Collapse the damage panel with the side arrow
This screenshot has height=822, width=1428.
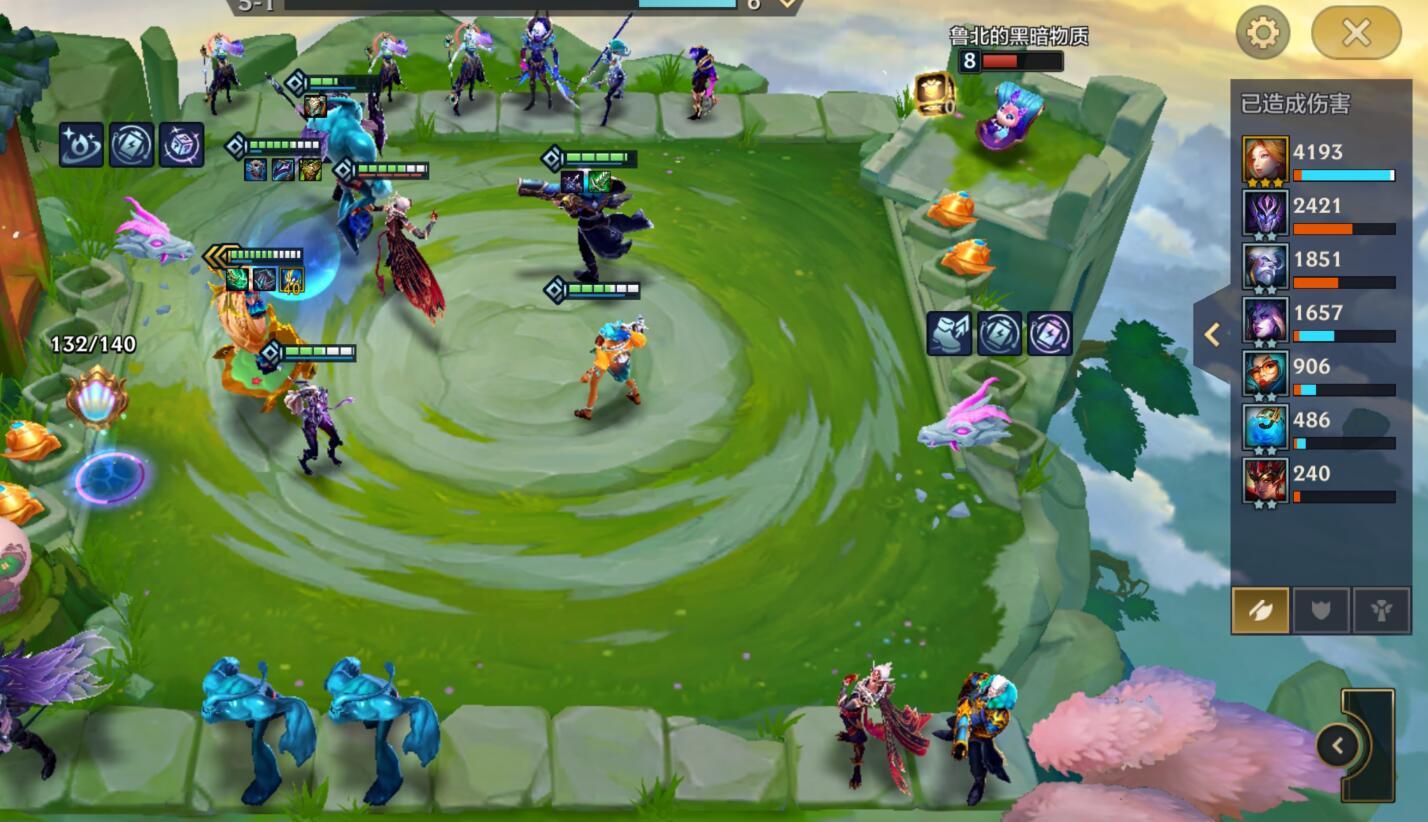tap(1212, 334)
